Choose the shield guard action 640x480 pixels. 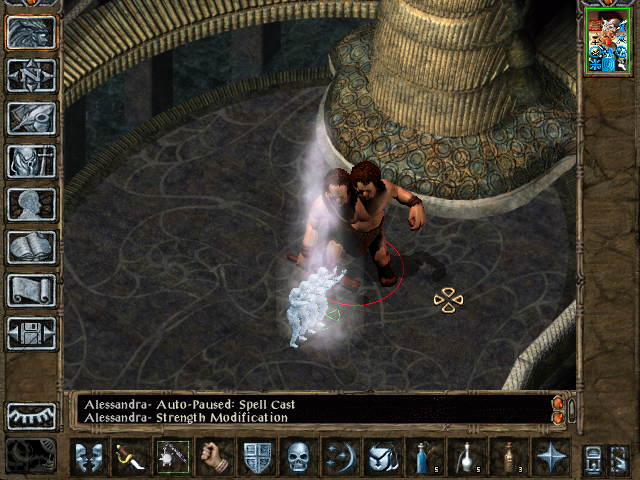(x=256, y=457)
